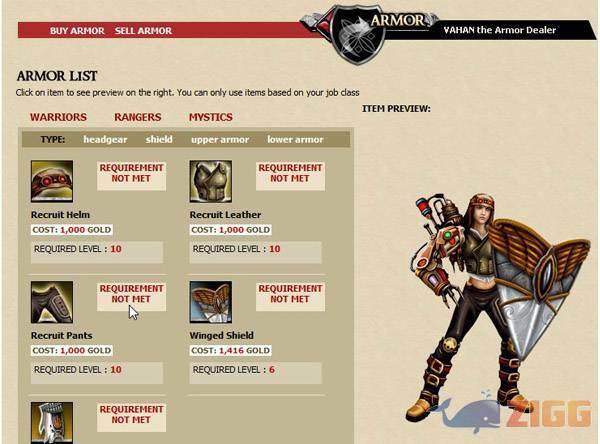Select the Mystics class tab

pos(209,118)
